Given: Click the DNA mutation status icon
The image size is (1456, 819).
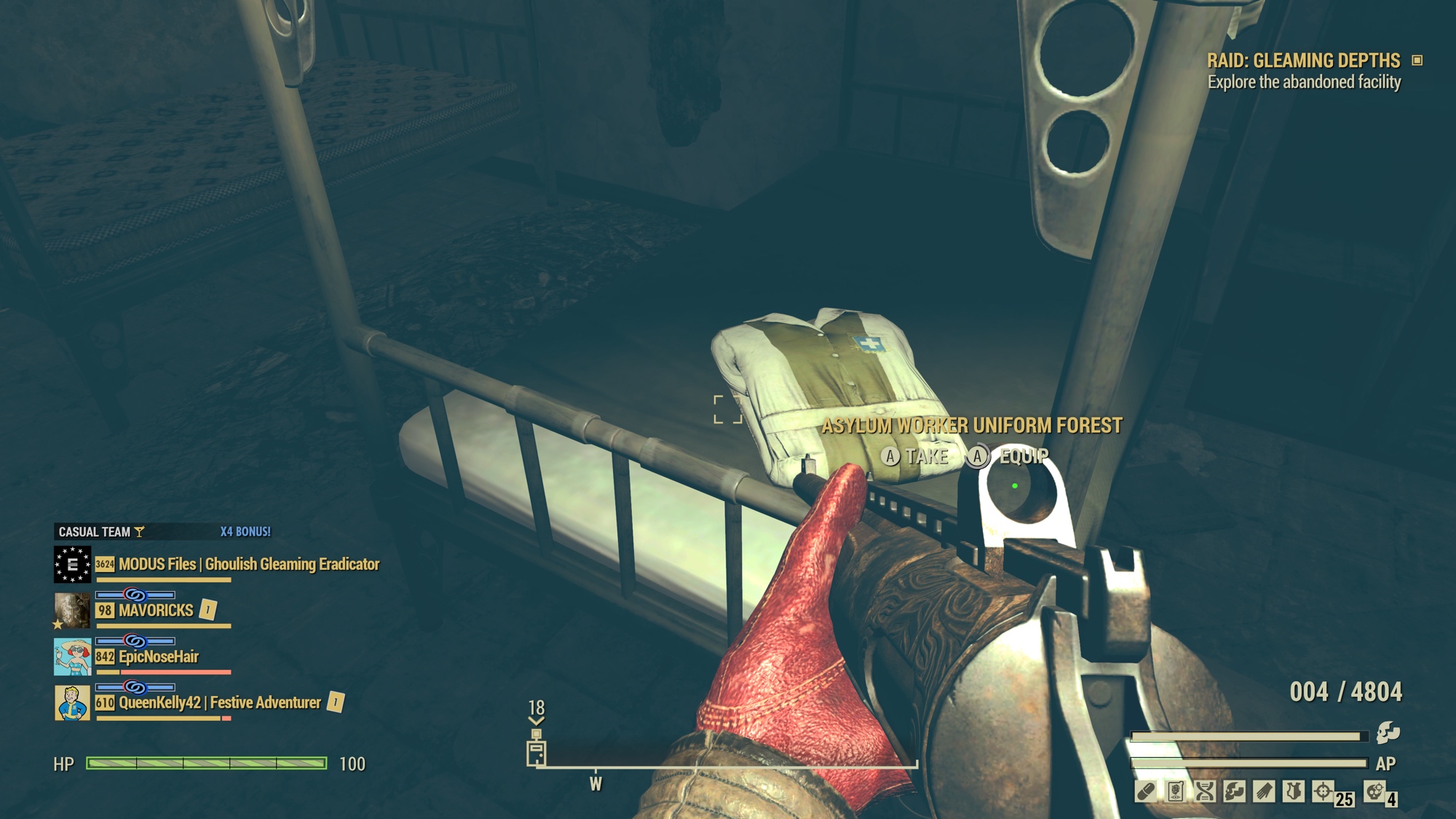Looking at the screenshot, I should coord(1205,791).
